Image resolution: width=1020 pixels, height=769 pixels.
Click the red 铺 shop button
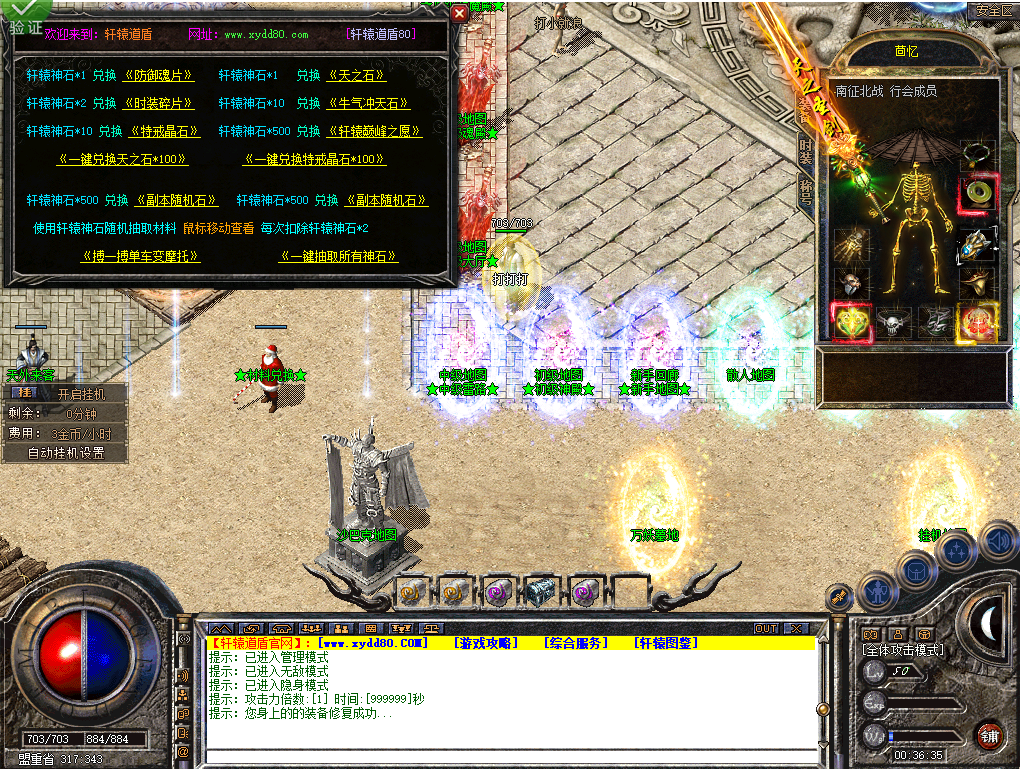coord(988,737)
